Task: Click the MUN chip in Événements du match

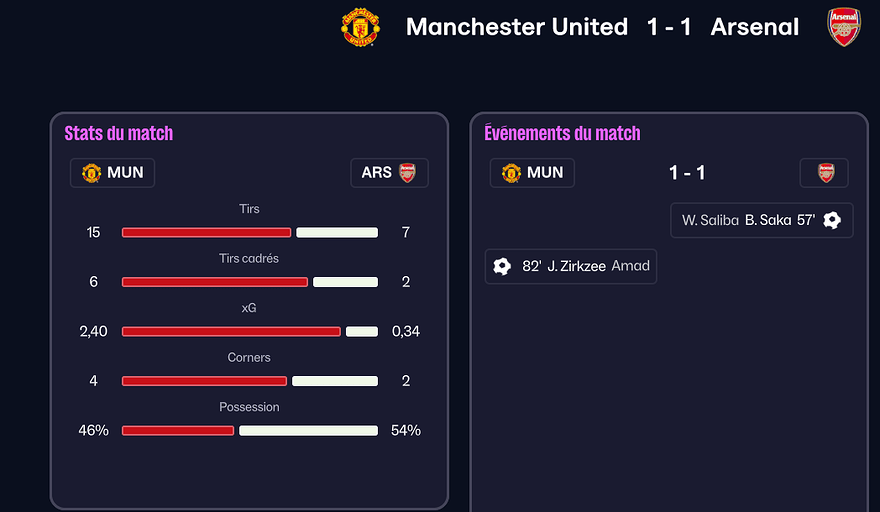Action: (x=532, y=173)
